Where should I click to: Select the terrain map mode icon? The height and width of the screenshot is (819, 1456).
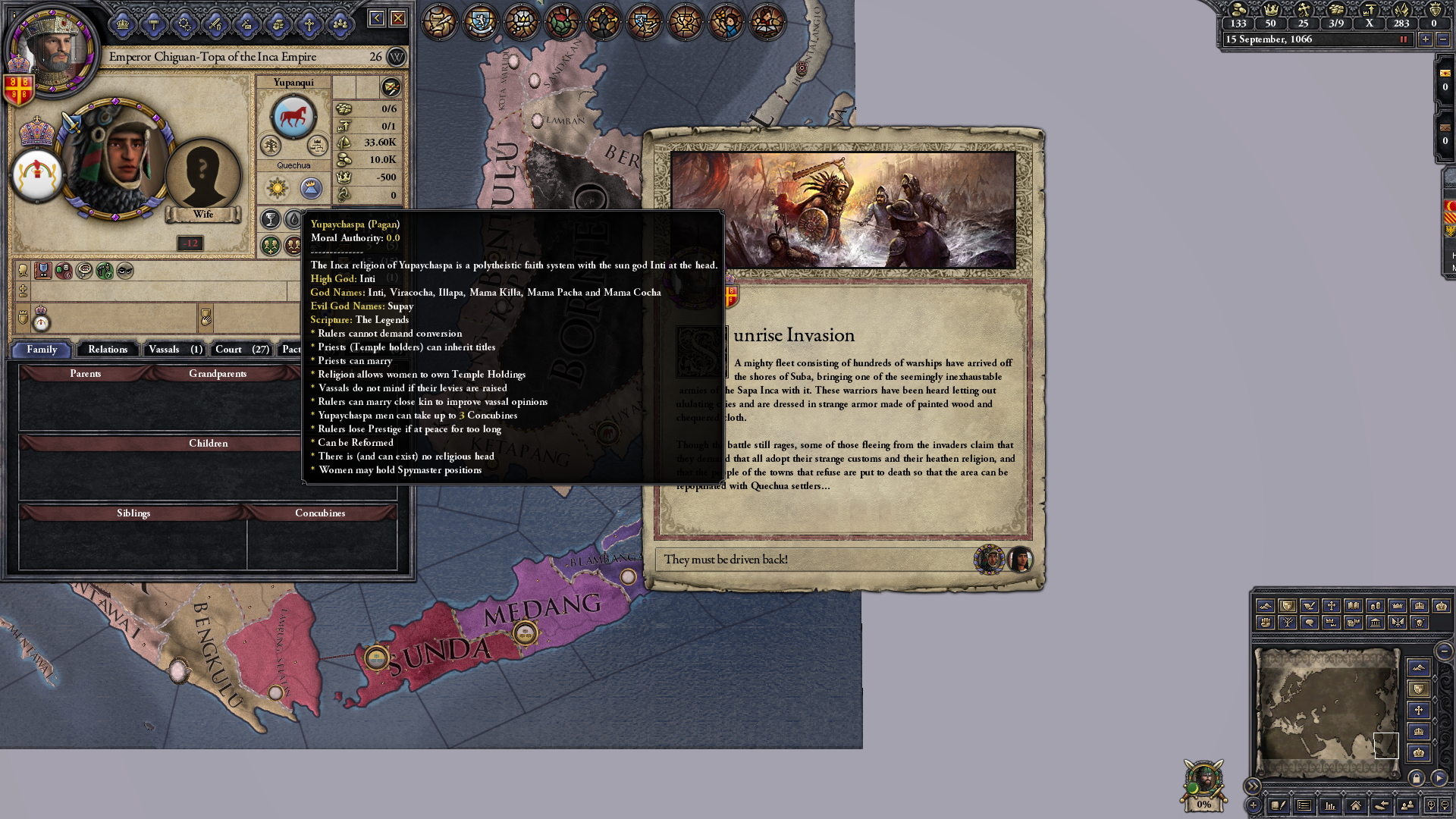[x=1418, y=667]
